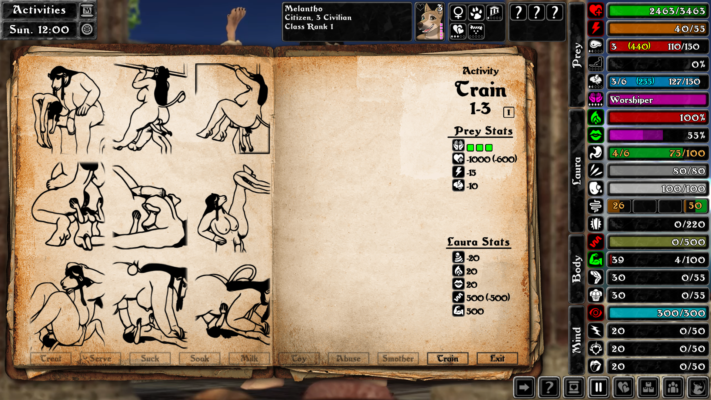Screen dimensions: 711x400
Task: Open help with the bottom question mark button
Action: click(549, 387)
